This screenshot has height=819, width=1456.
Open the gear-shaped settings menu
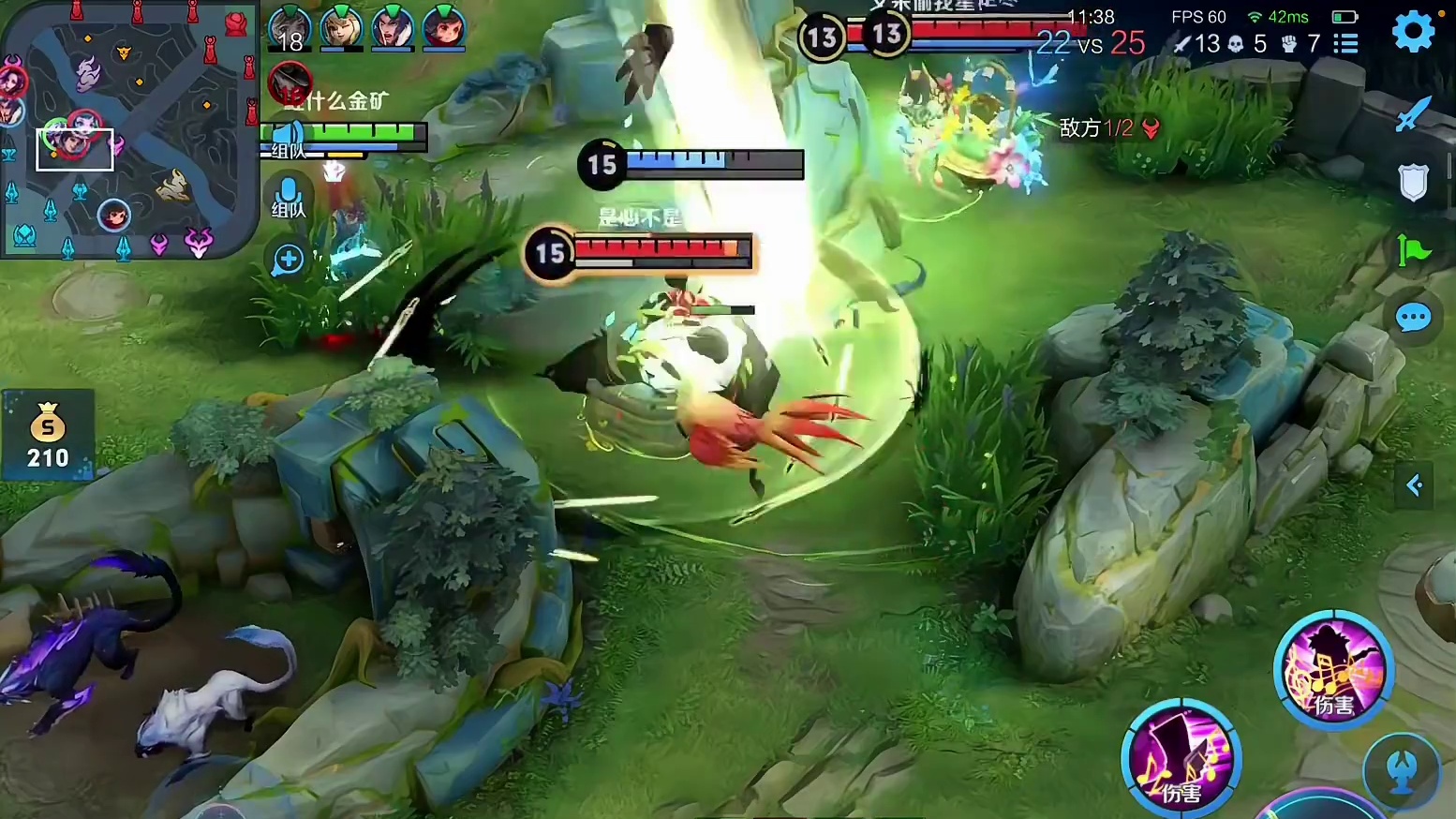coord(1413,33)
